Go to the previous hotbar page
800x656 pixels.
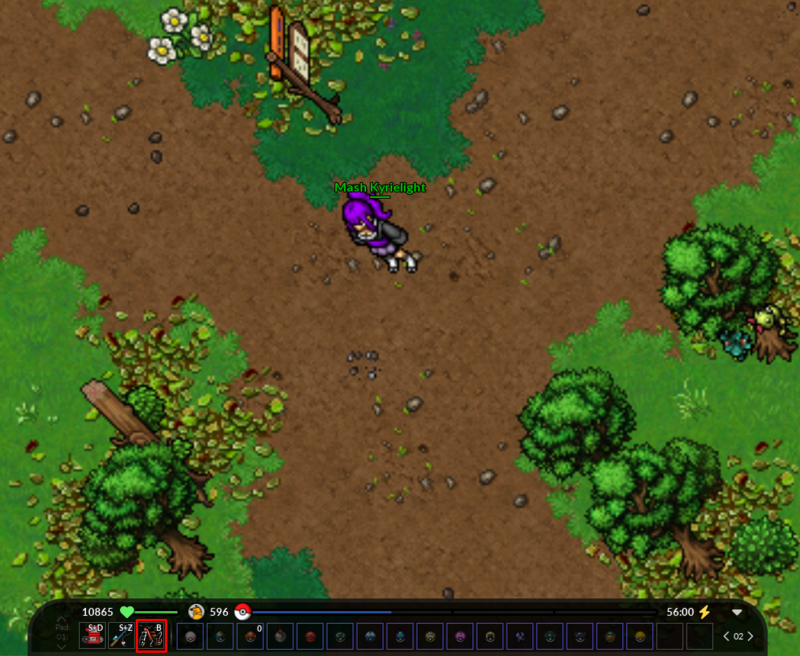pyautogui.click(x=726, y=636)
